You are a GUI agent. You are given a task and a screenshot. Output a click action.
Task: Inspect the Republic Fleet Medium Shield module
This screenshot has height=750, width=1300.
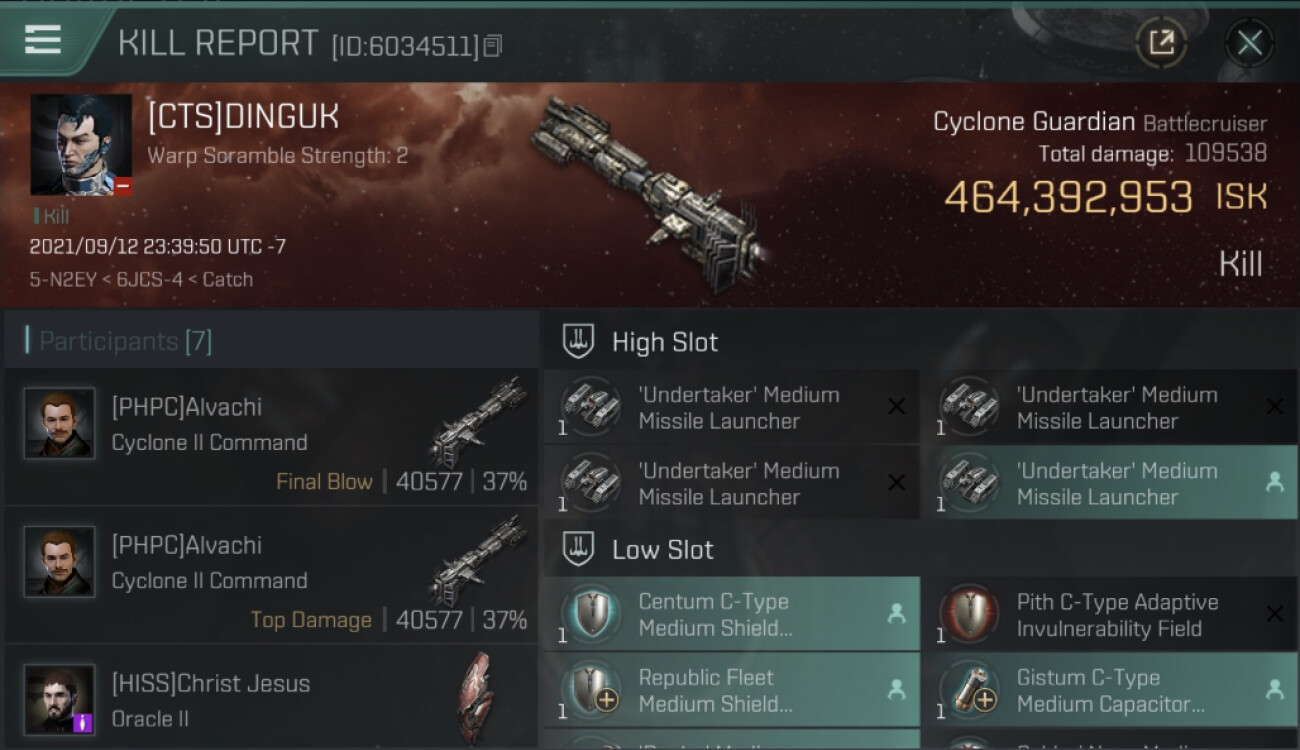coord(732,690)
